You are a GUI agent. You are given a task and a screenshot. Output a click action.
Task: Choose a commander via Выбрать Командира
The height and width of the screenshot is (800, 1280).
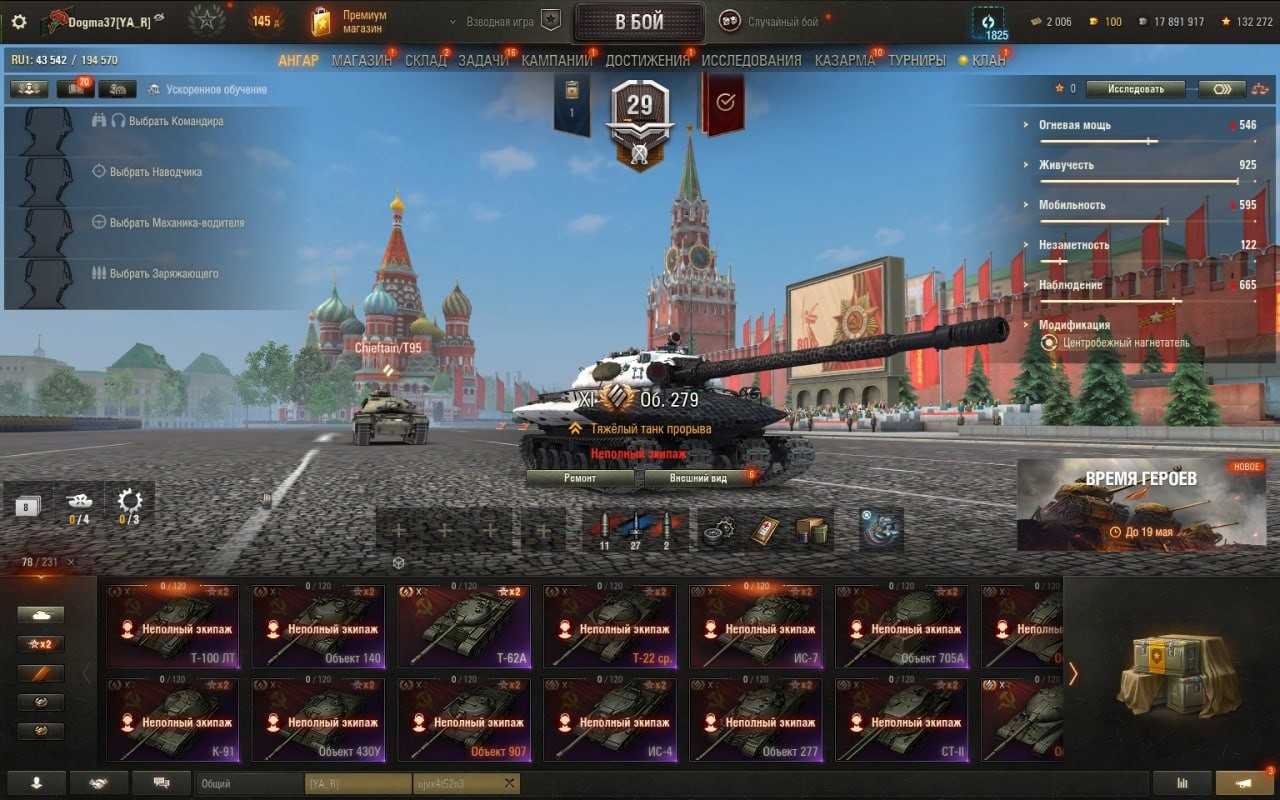tap(166, 121)
